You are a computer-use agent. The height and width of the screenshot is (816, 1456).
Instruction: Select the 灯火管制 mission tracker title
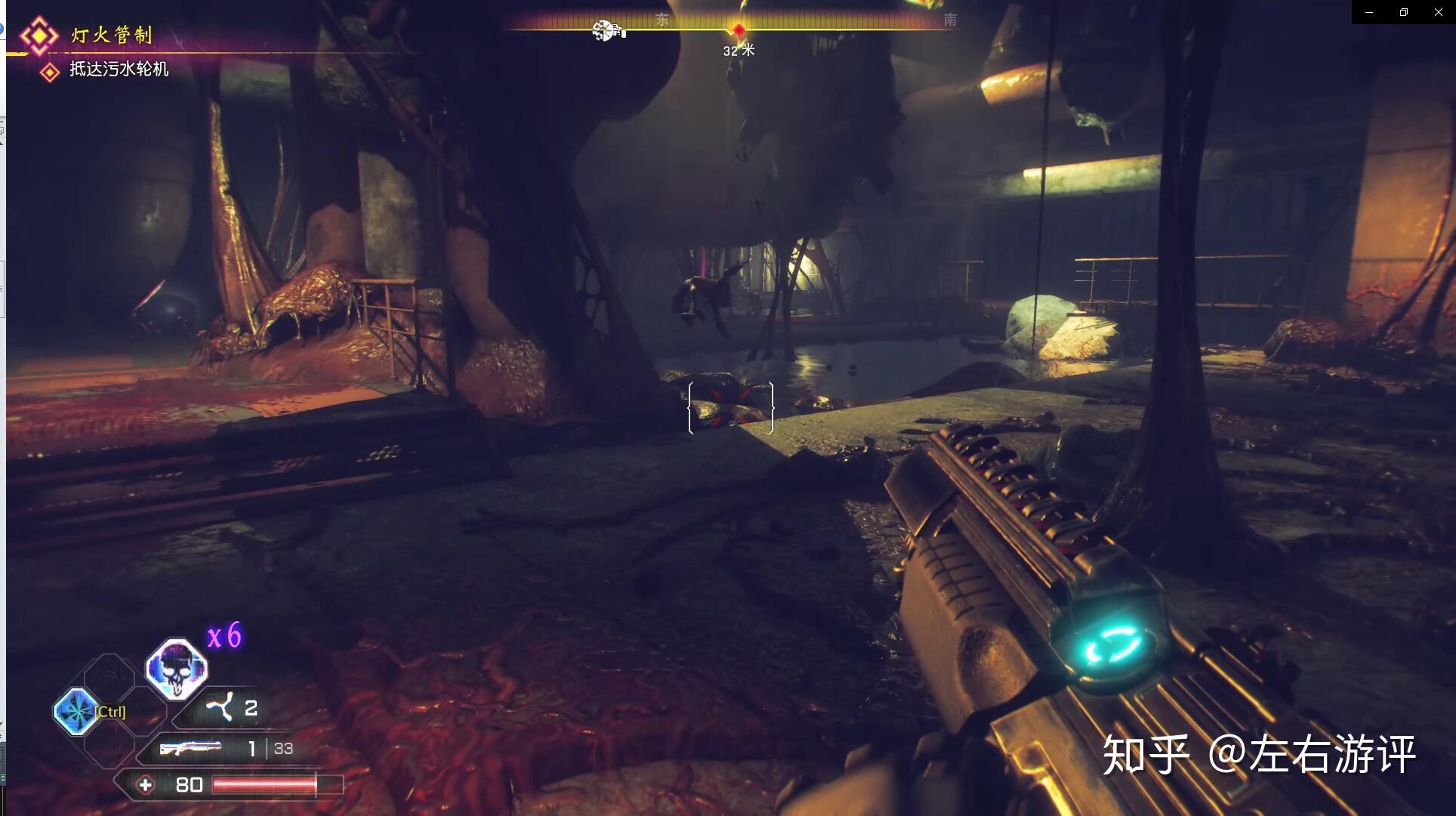pos(112,35)
